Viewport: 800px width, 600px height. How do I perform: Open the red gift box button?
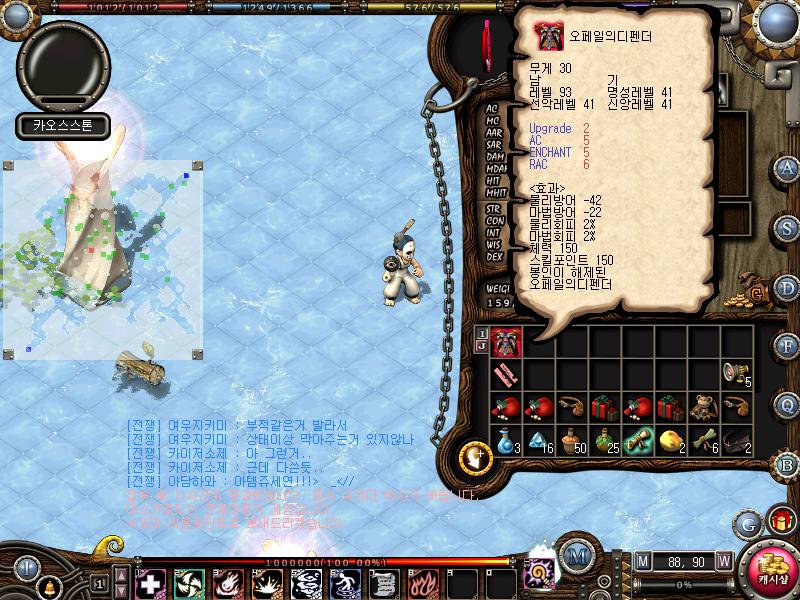(x=779, y=521)
